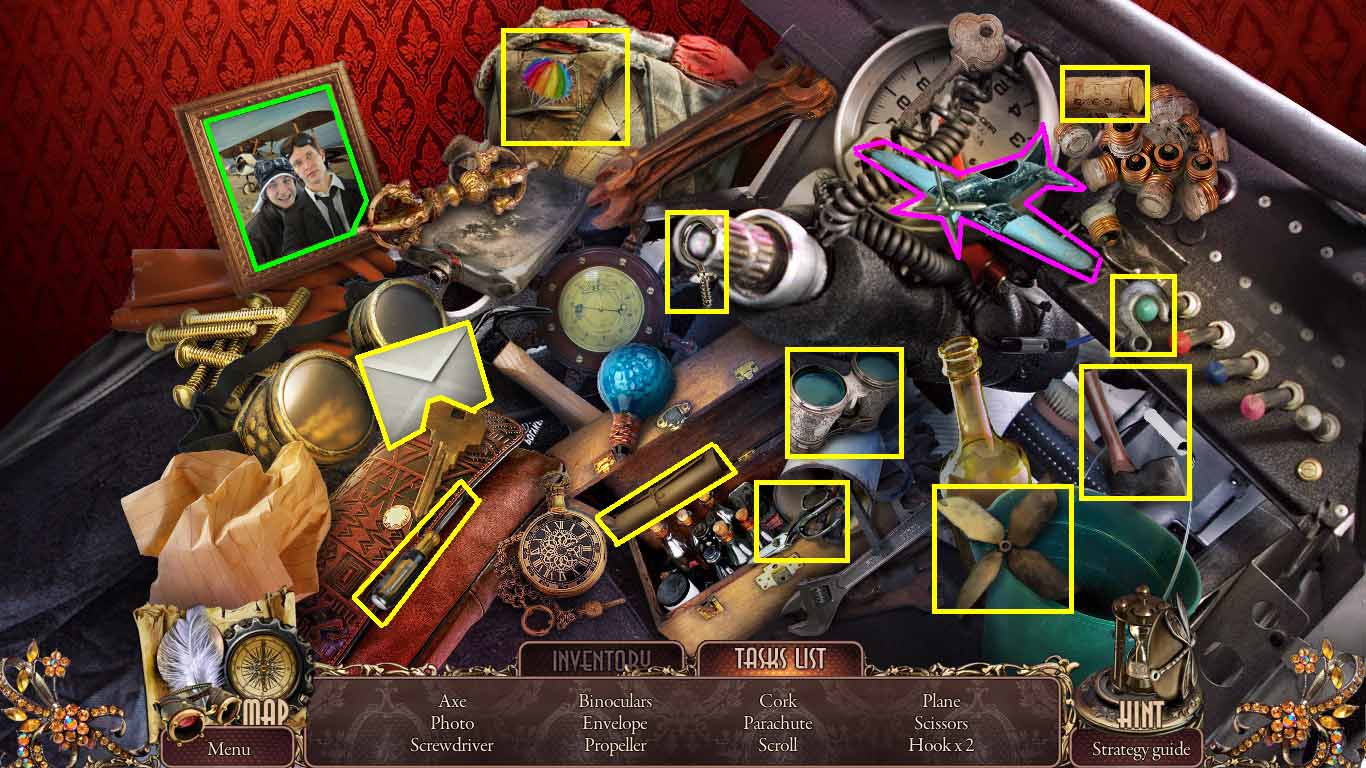Screen dimensions: 1366x768
Task: Select the binoculars in the yellow box
Action: [x=843, y=400]
